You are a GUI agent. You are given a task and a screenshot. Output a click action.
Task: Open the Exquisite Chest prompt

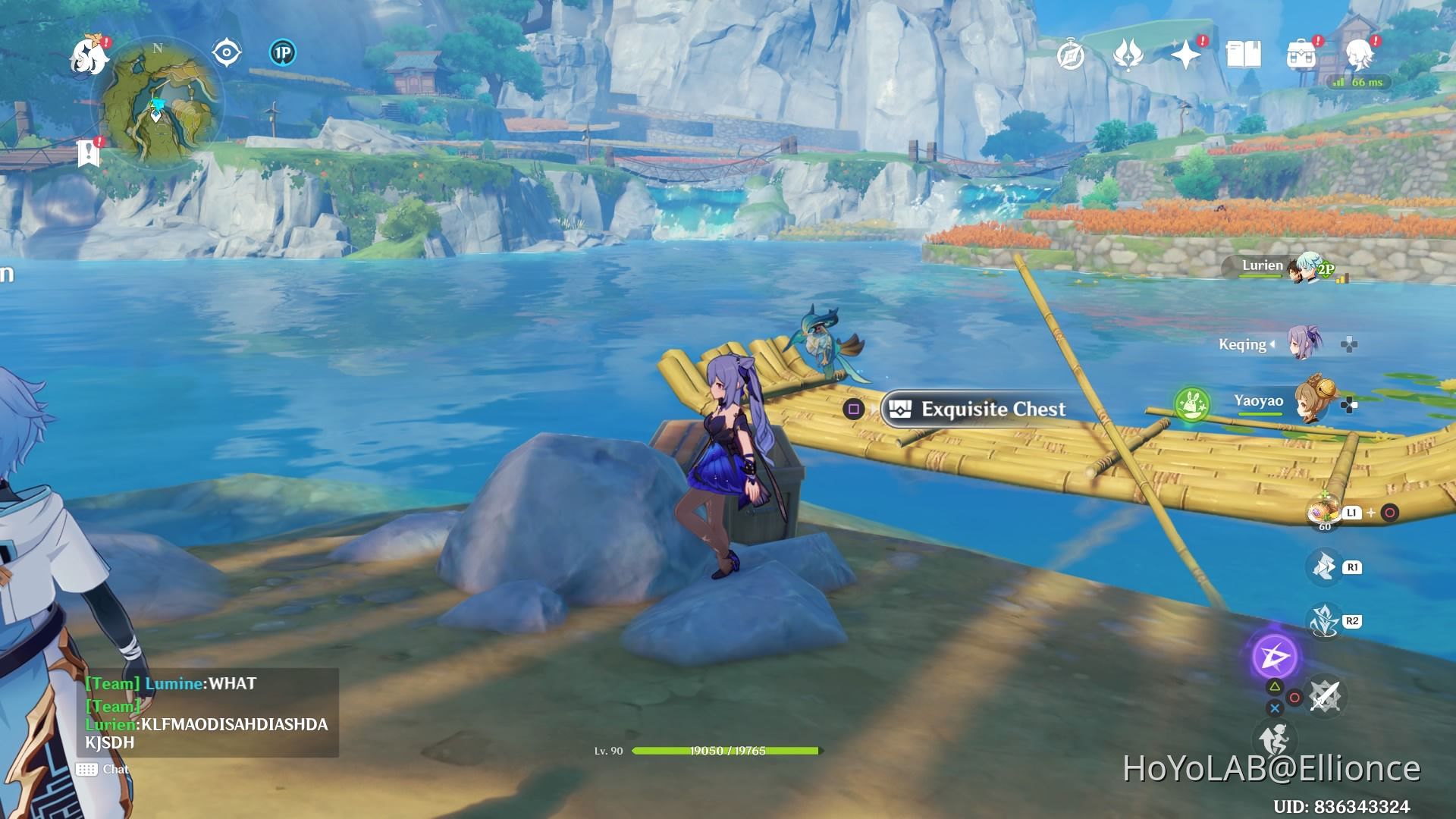[x=979, y=409]
